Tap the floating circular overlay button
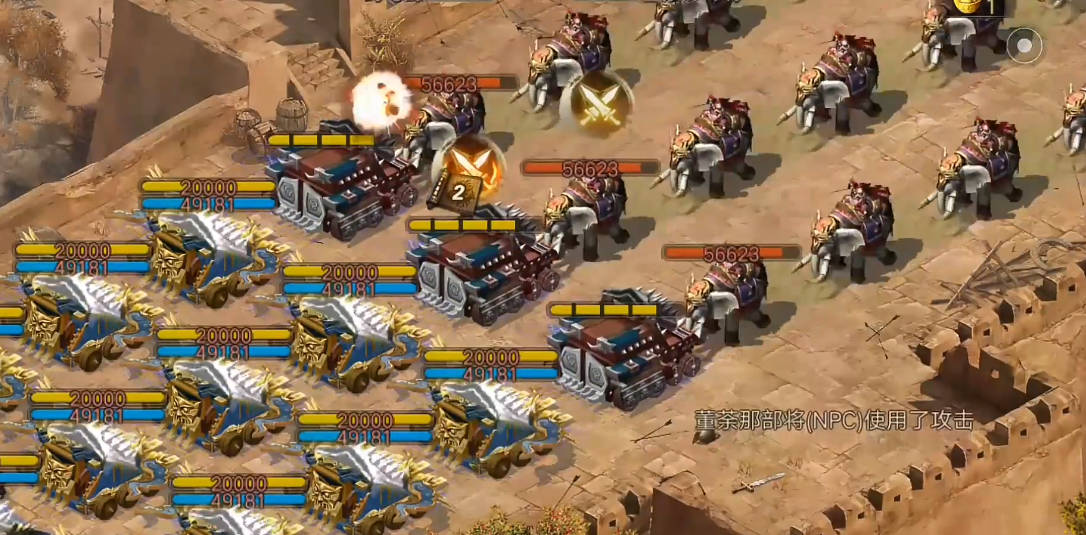Viewport: 1086px width, 535px height. coord(1024,44)
